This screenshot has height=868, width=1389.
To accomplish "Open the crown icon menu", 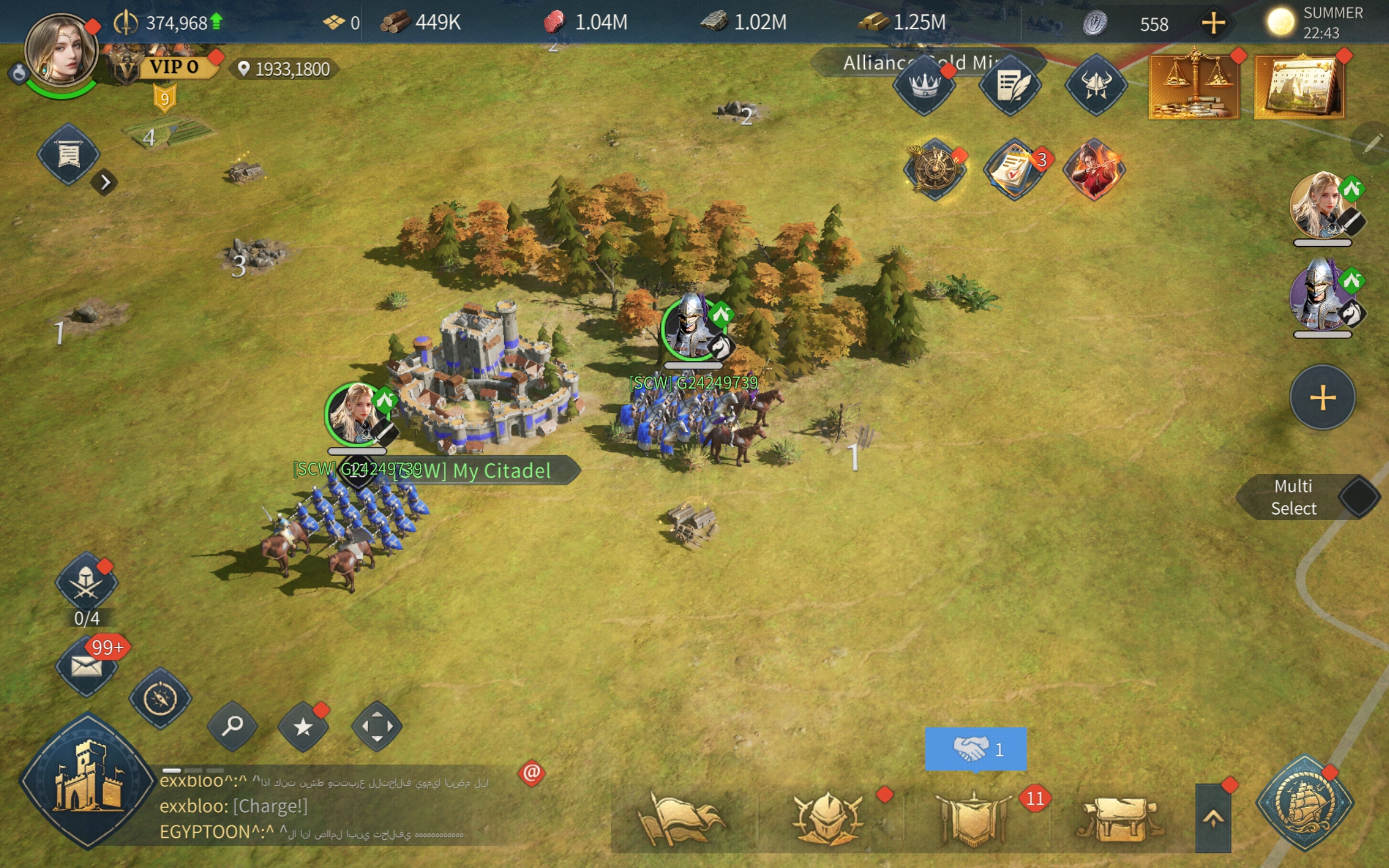I will (x=923, y=86).
